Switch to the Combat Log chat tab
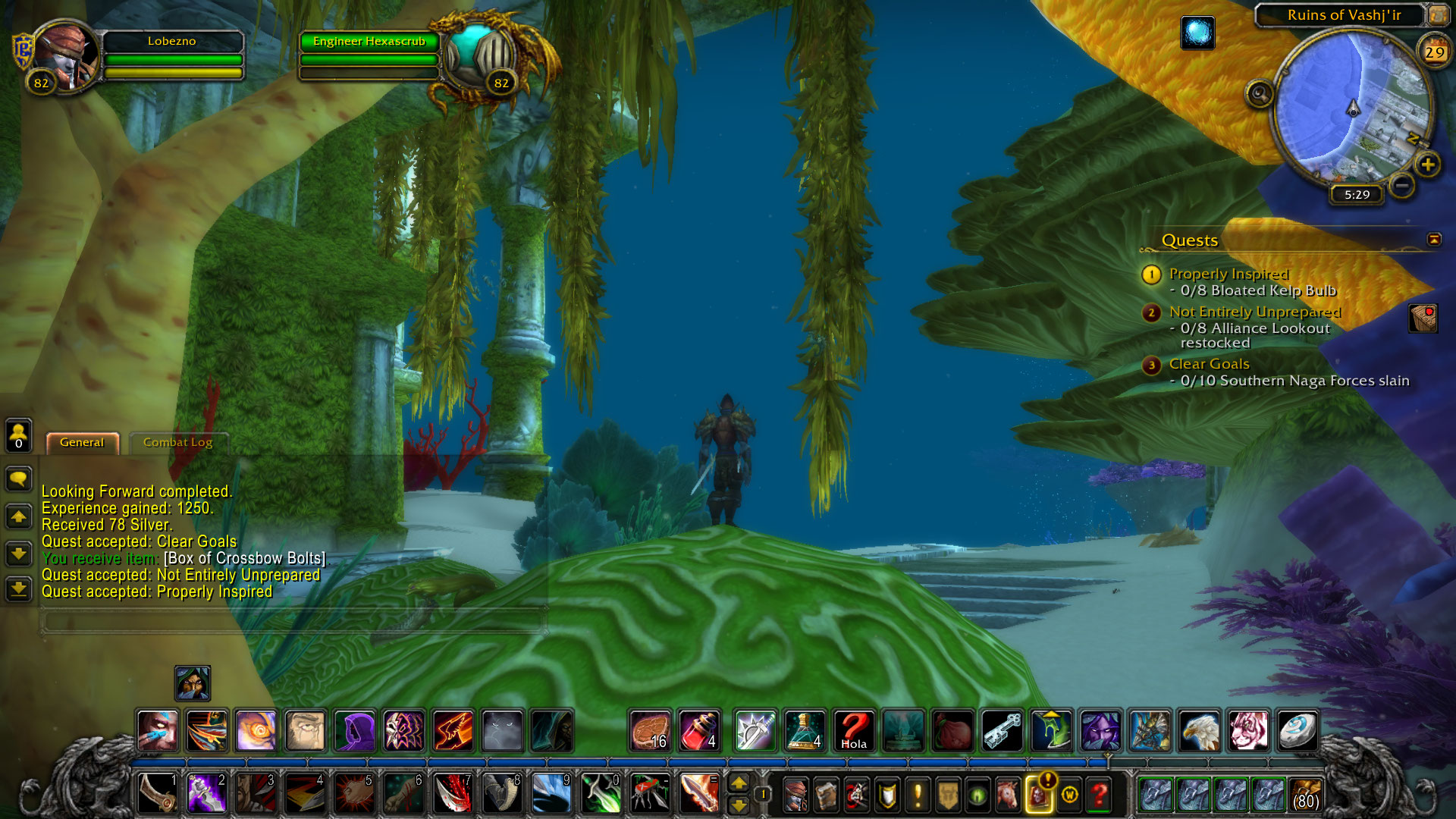Screen dimensions: 1456x819 pos(177,443)
